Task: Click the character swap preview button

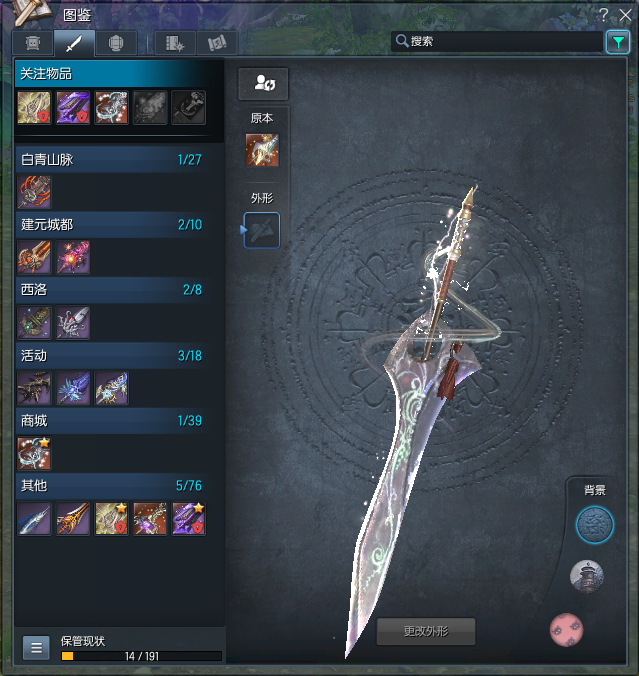Action: [263, 83]
